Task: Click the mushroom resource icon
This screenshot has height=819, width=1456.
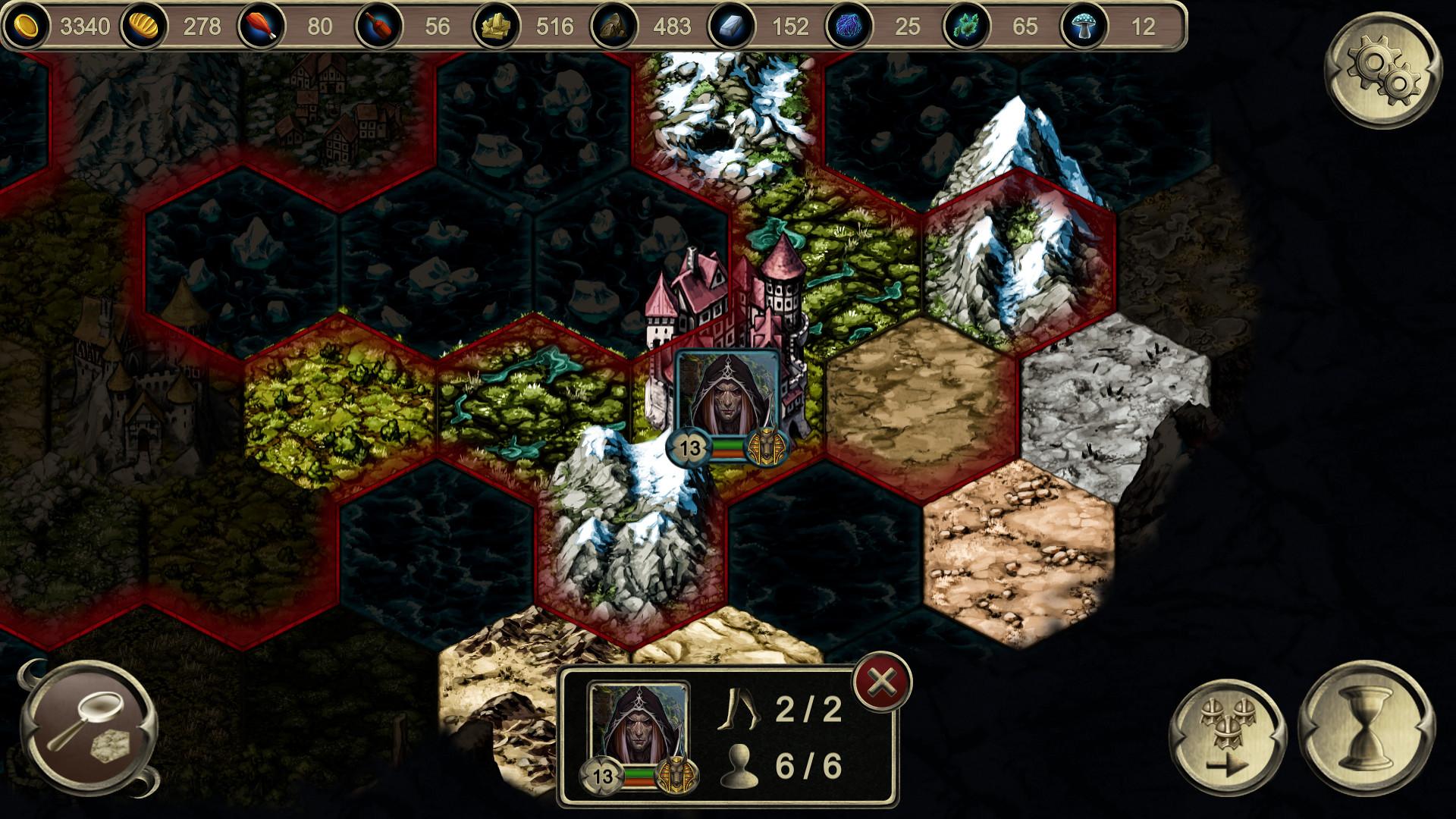Action: 1084,25
